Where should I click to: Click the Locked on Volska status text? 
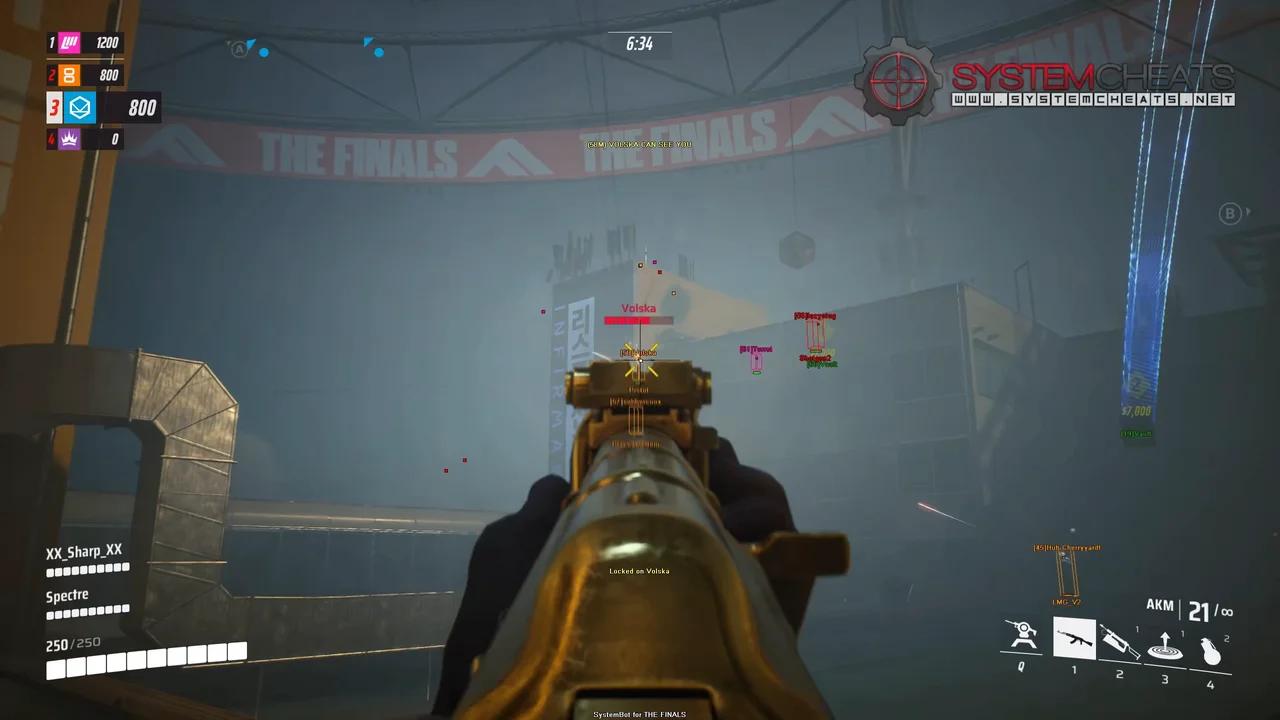click(639, 571)
